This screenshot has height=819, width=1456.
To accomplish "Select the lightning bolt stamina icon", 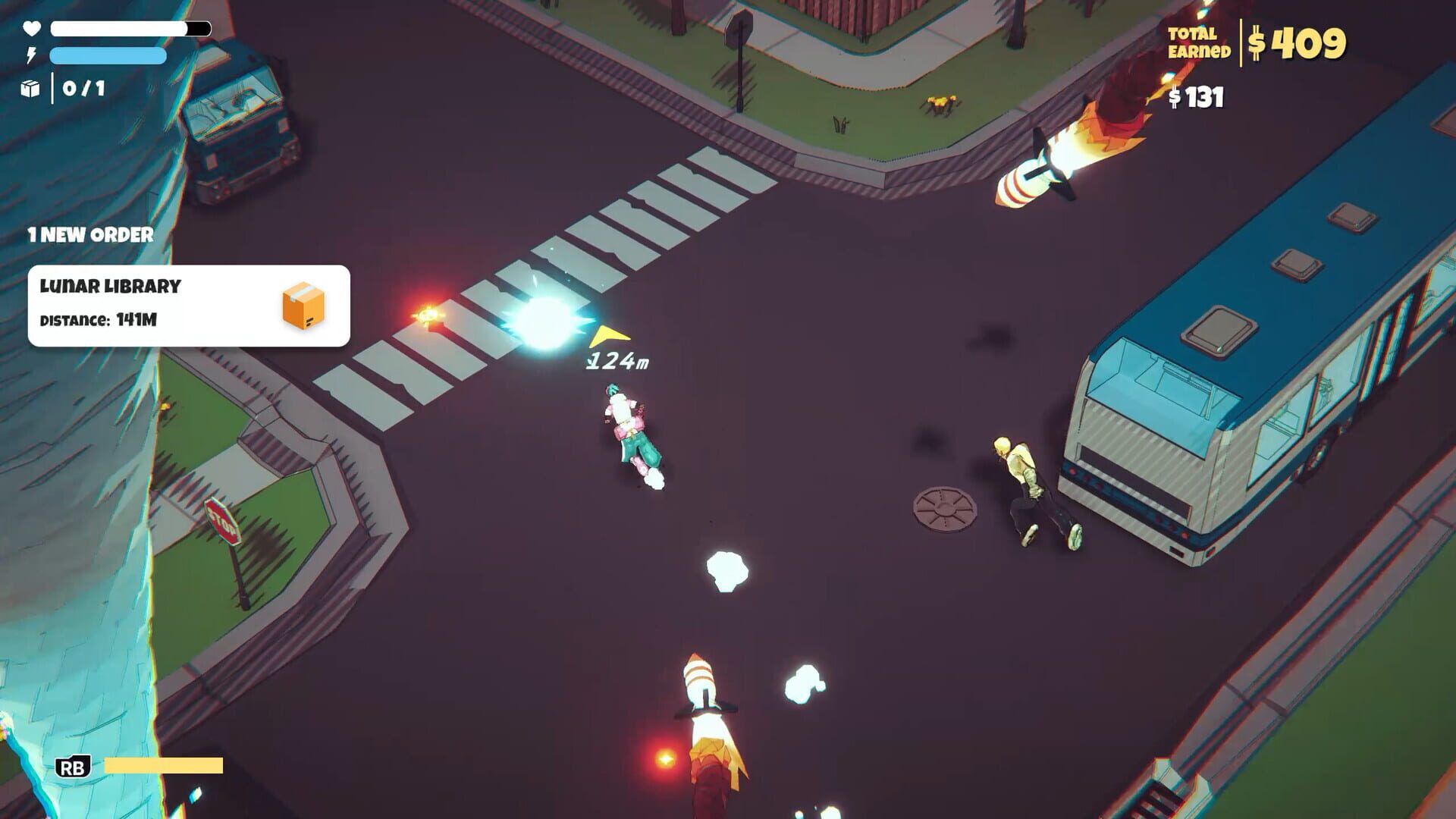I will click(x=30, y=55).
